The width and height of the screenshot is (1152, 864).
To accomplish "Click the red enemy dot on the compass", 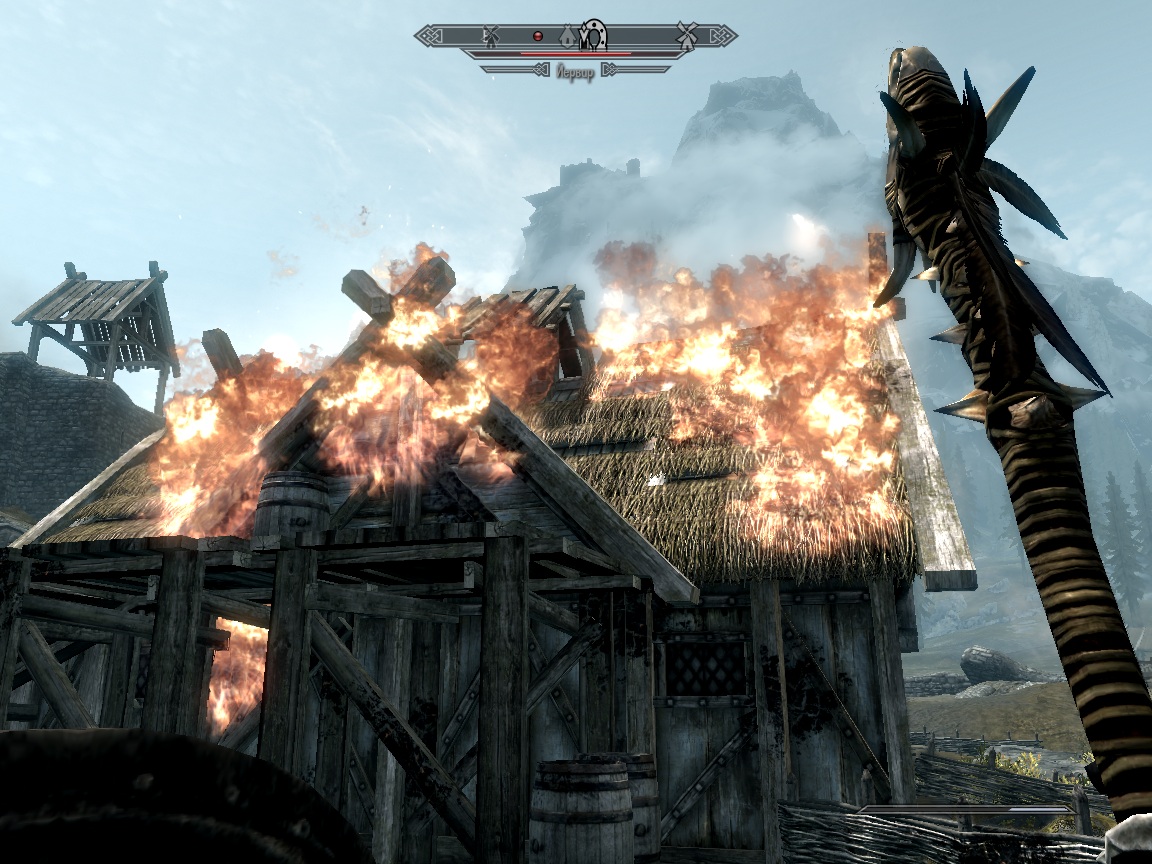I will pyautogui.click(x=537, y=36).
